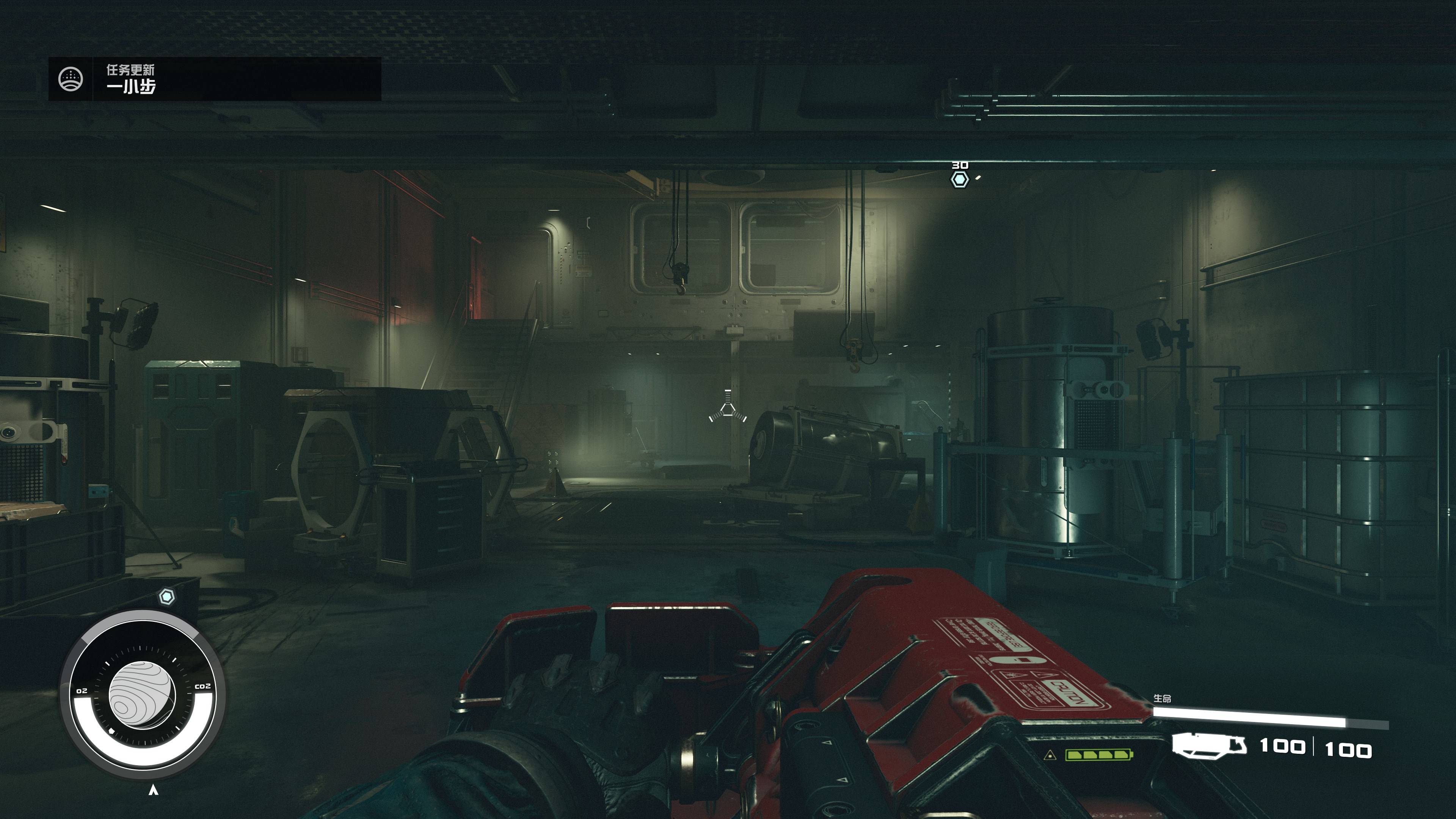This screenshot has width=1456, height=819.
Task: Select the equipped weapon silhouette icon
Action: tap(1209, 745)
